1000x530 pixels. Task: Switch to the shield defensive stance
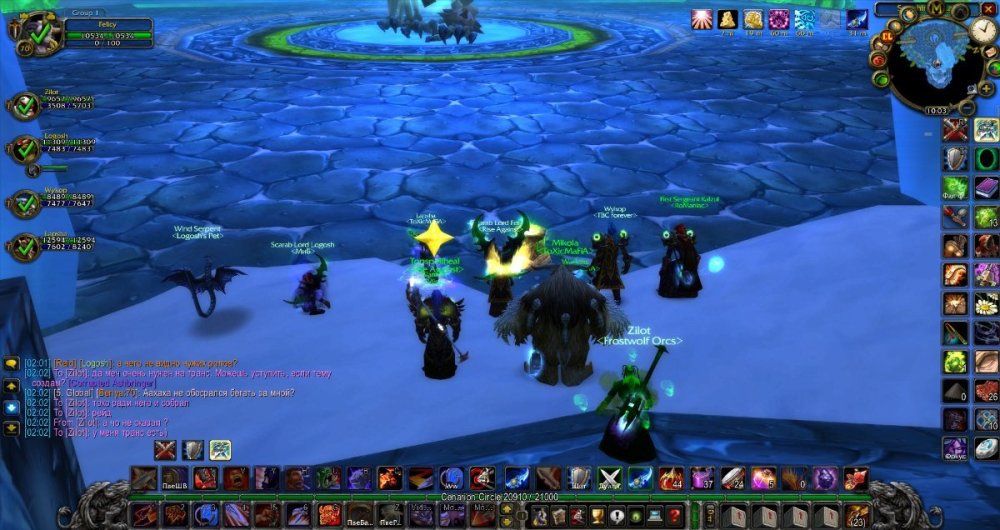(x=192, y=450)
